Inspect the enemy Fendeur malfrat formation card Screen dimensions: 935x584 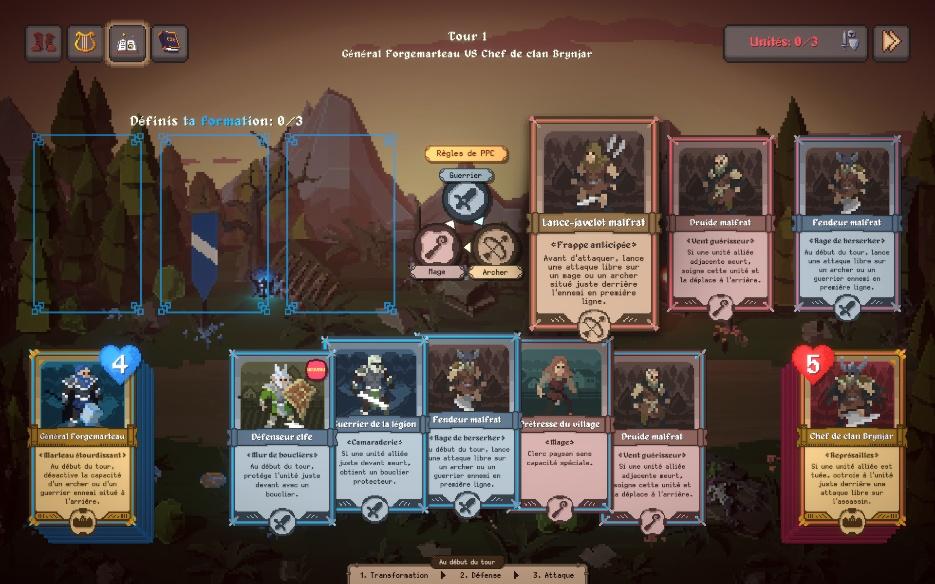pyautogui.click(x=847, y=225)
